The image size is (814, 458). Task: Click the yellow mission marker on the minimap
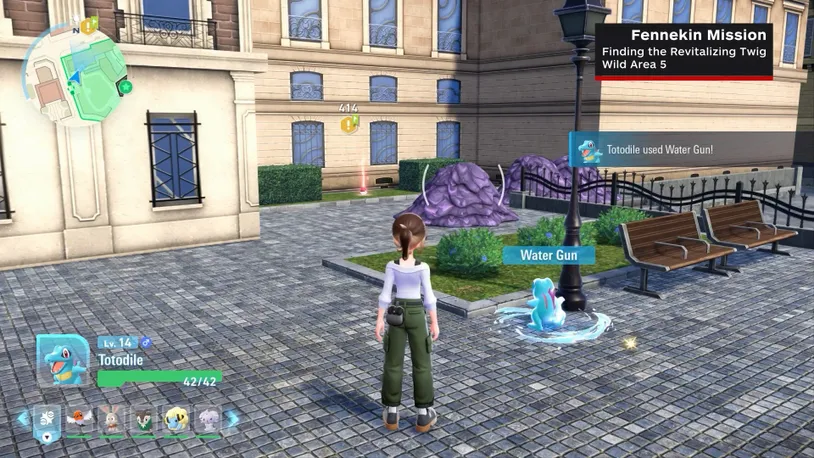point(88,27)
